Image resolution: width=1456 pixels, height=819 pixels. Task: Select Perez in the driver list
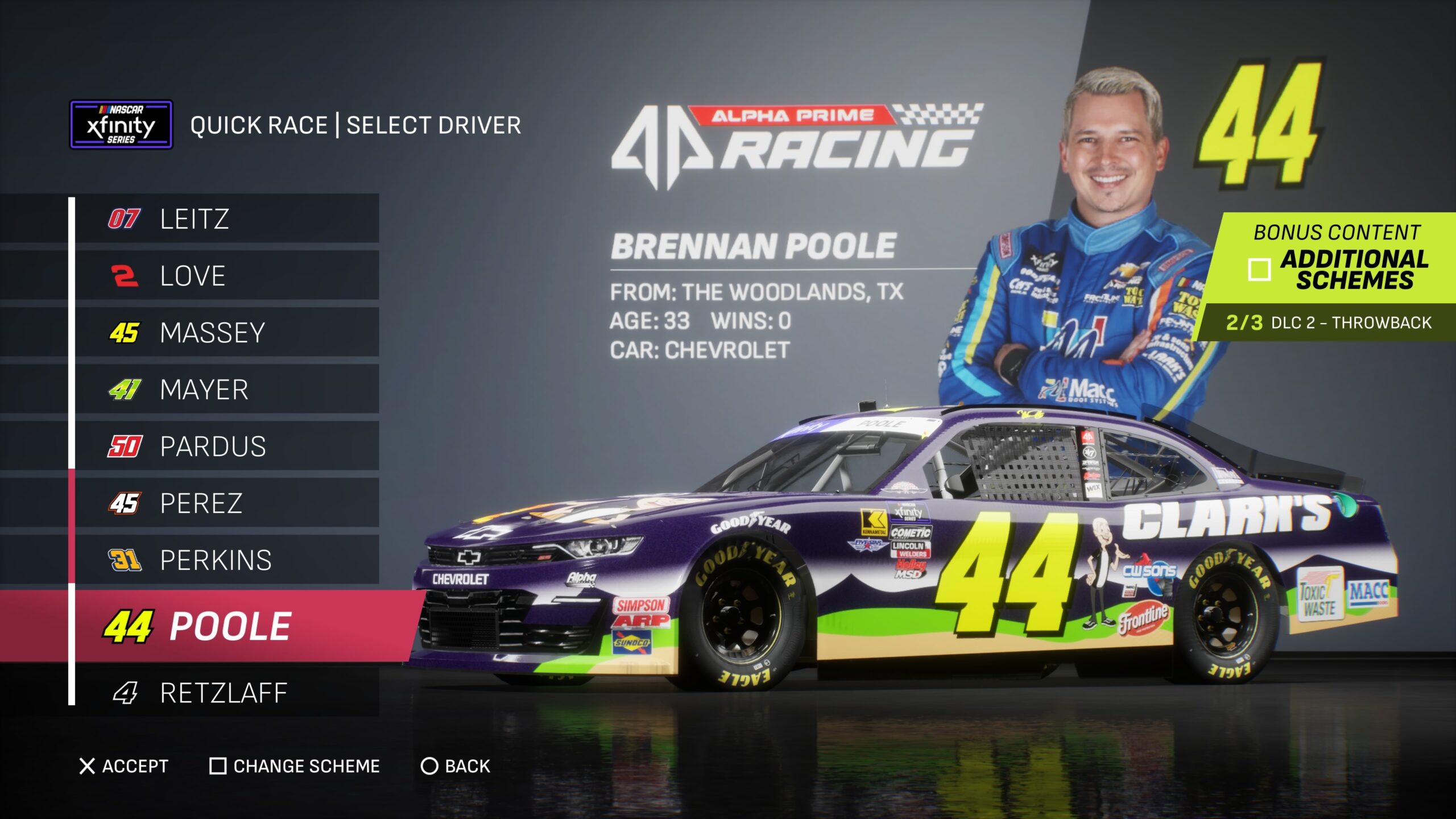(x=226, y=503)
